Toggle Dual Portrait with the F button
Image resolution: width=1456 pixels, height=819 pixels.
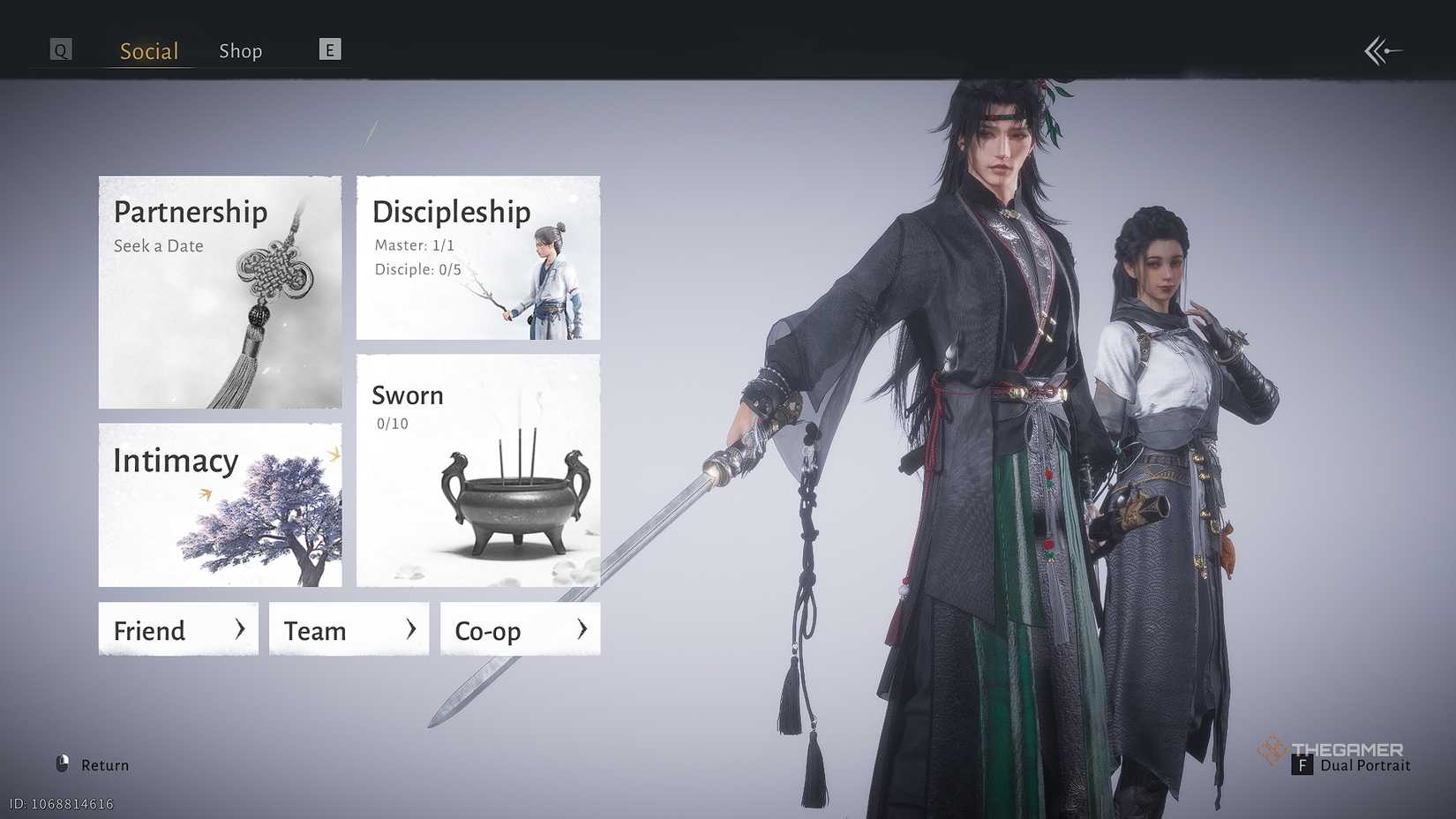pyautogui.click(x=1304, y=766)
